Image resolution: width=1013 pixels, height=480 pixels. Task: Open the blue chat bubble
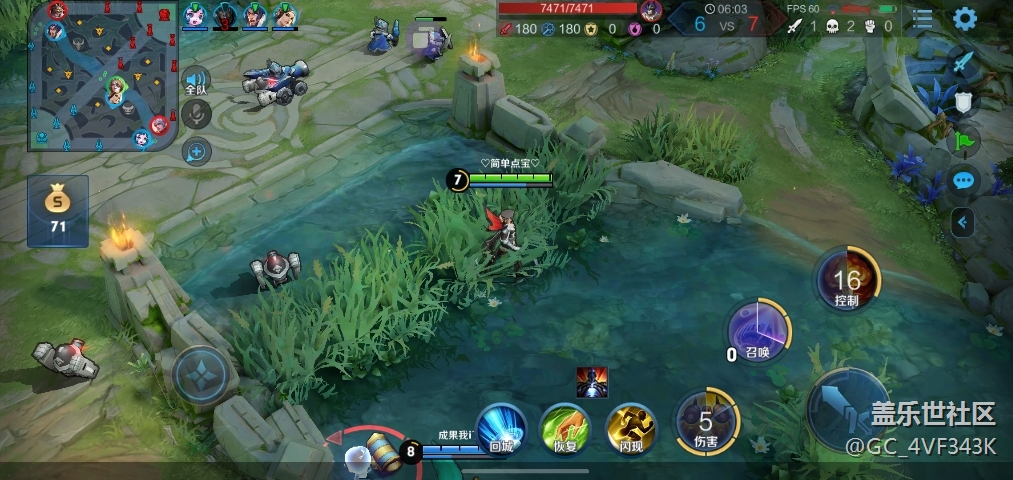tap(963, 181)
